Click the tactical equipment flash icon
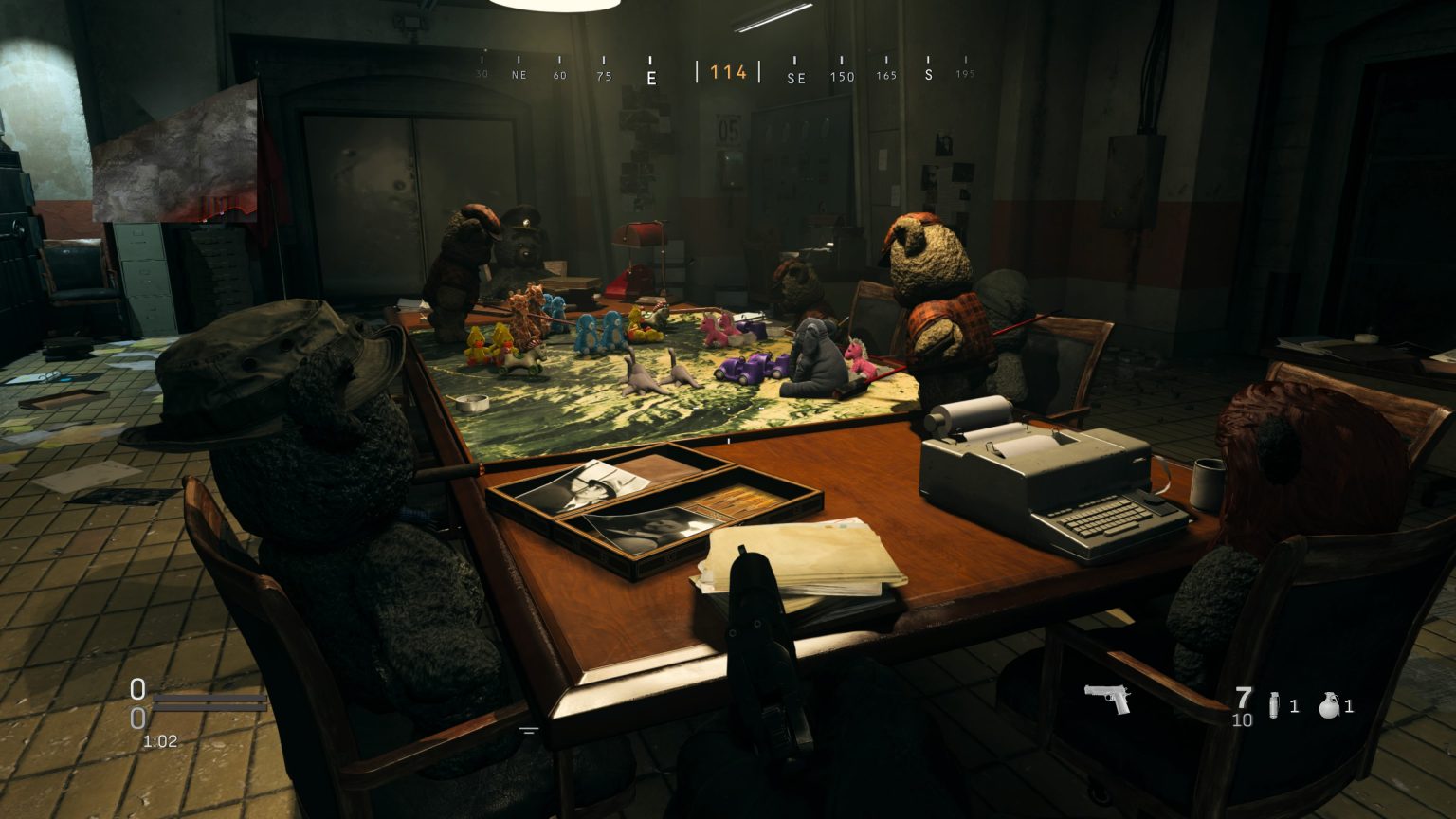Image resolution: width=1456 pixels, height=819 pixels. [1272, 703]
